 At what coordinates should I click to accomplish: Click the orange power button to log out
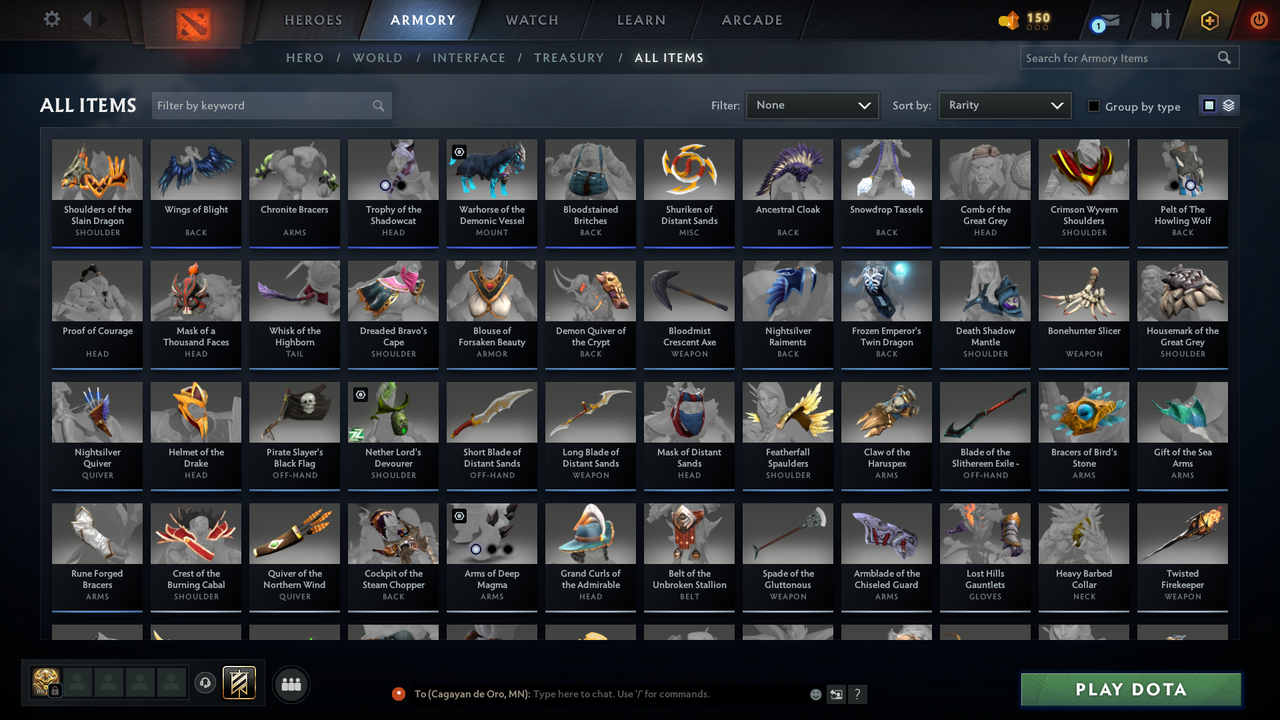tap(1258, 18)
